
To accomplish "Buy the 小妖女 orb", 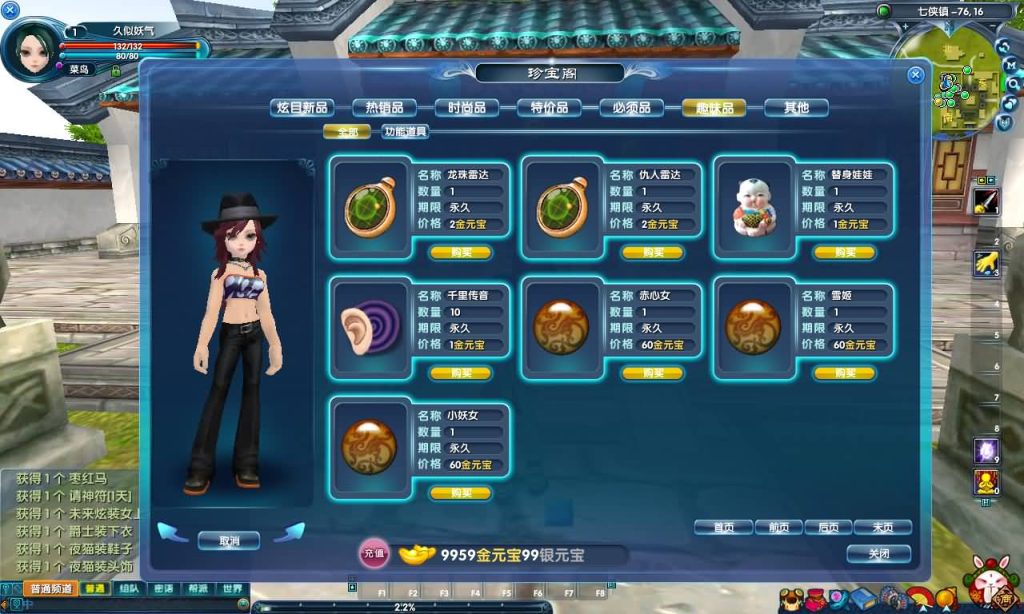I will [460, 493].
